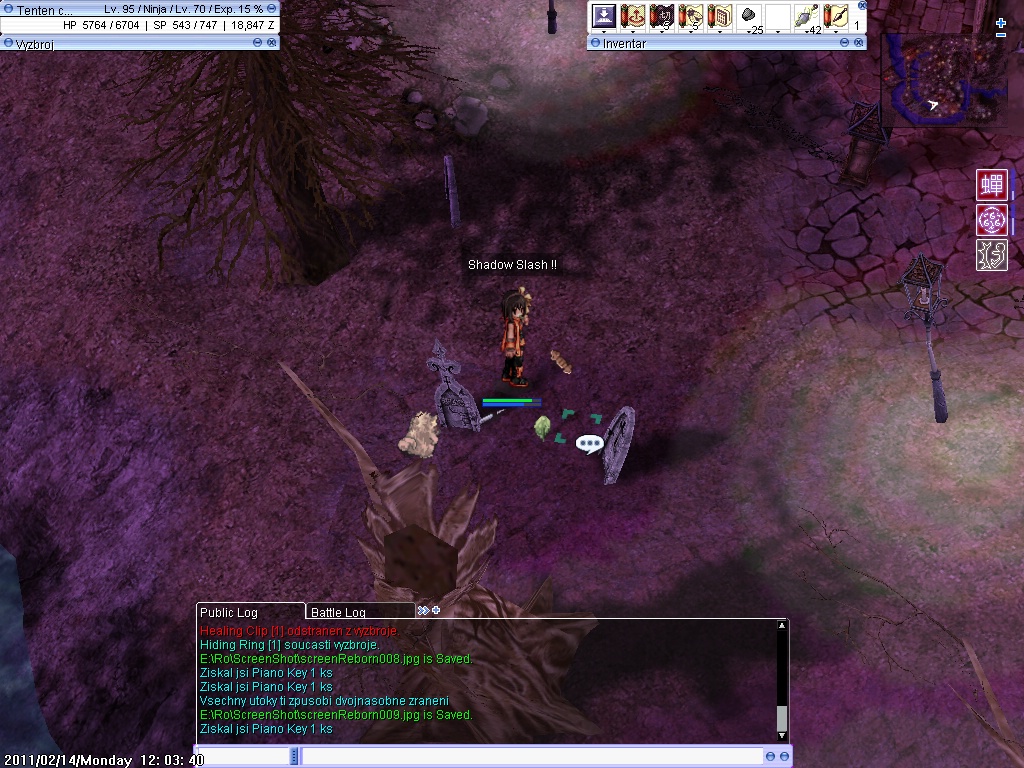Close the Vyzbroj equipment window
Viewport: 1024px width, 768px height.
(x=272, y=43)
